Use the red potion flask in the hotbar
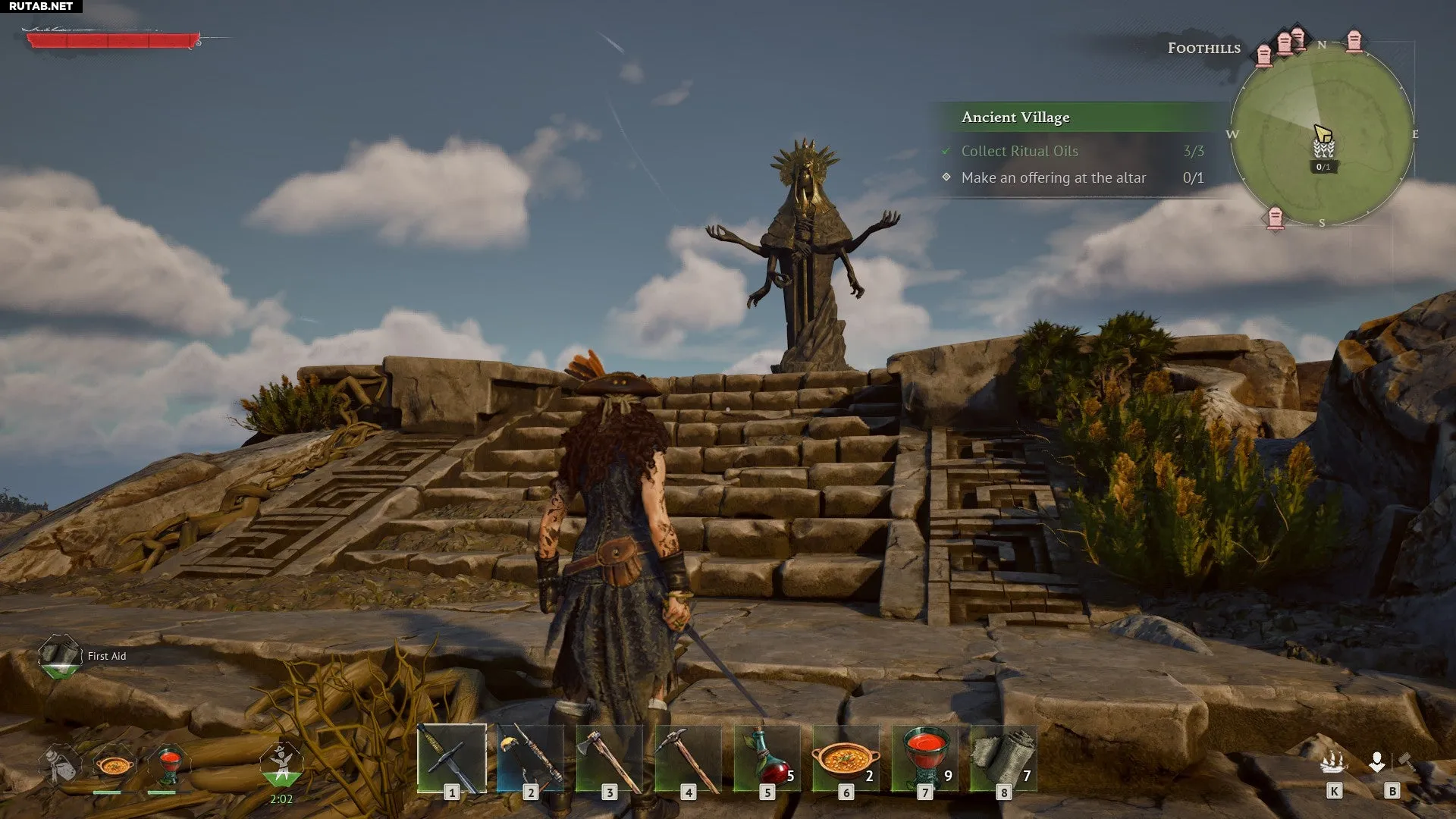This screenshot has width=1456, height=819. click(x=767, y=758)
